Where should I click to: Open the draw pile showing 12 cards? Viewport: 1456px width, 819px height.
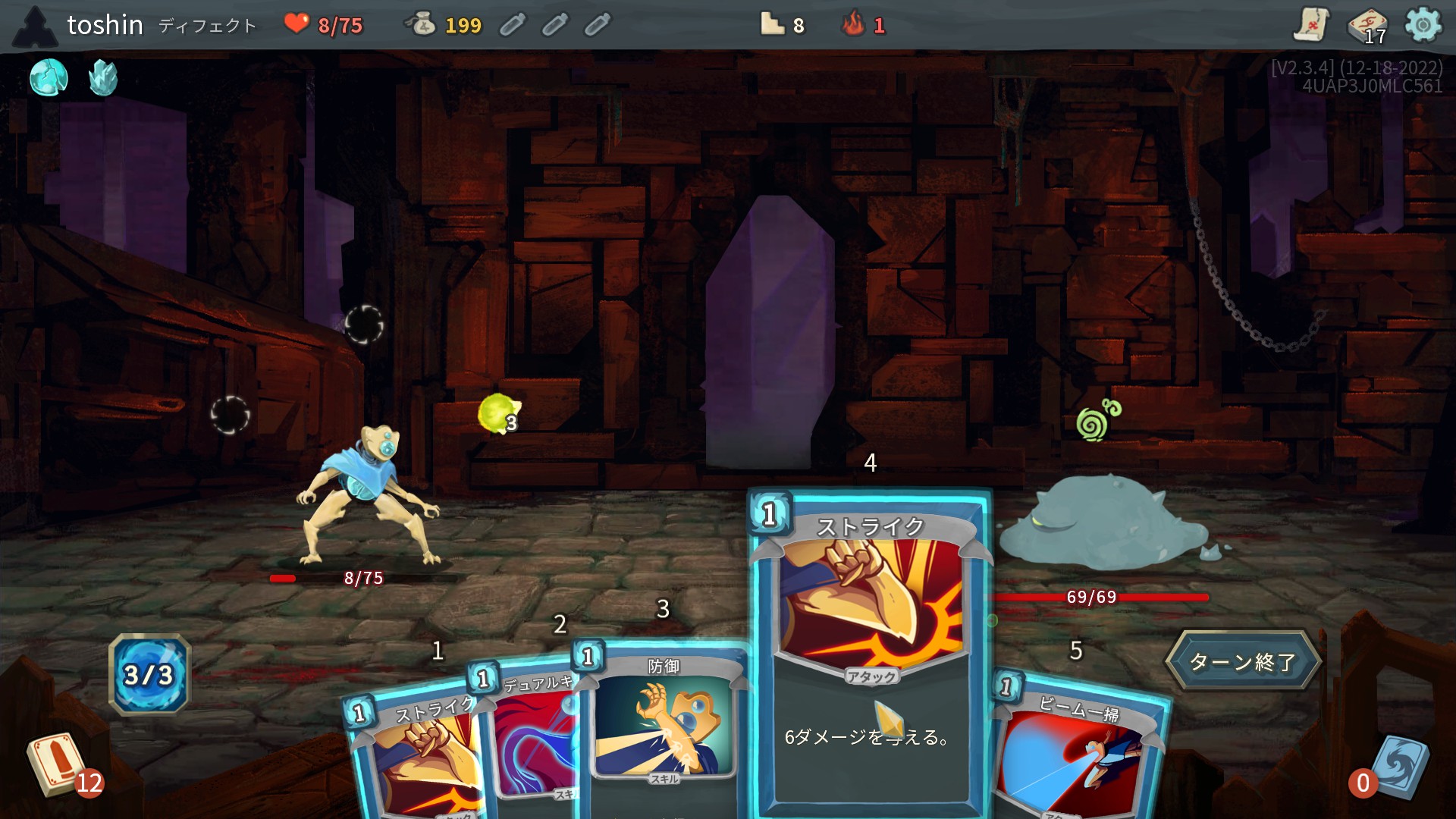click(59, 764)
